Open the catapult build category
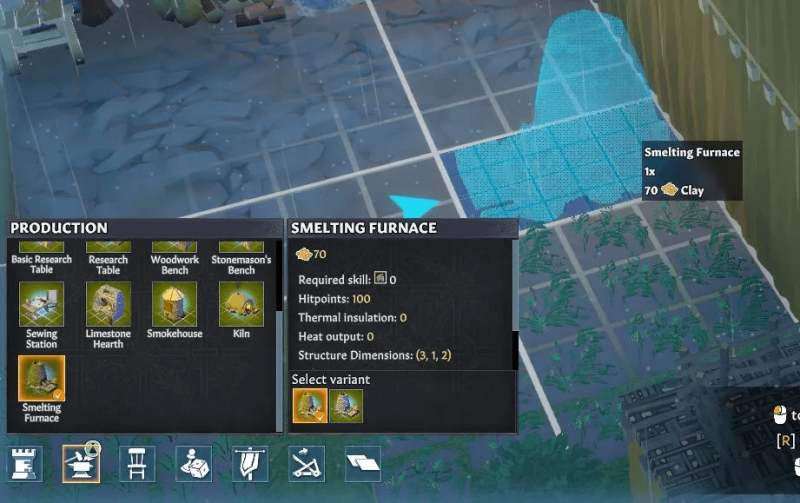Image resolution: width=800 pixels, height=503 pixels. [305, 463]
